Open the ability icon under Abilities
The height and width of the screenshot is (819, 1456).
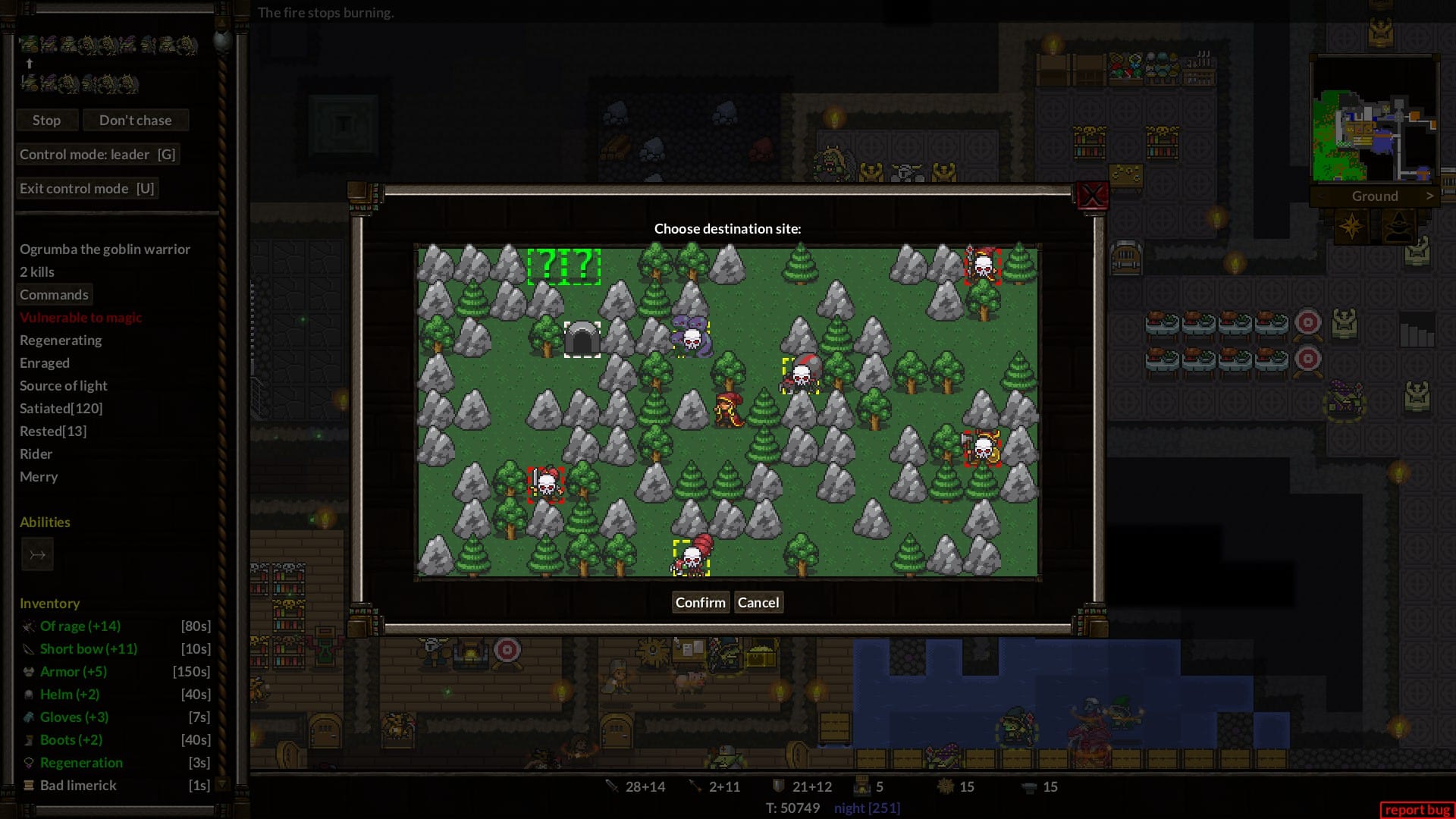(x=37, y=554)
